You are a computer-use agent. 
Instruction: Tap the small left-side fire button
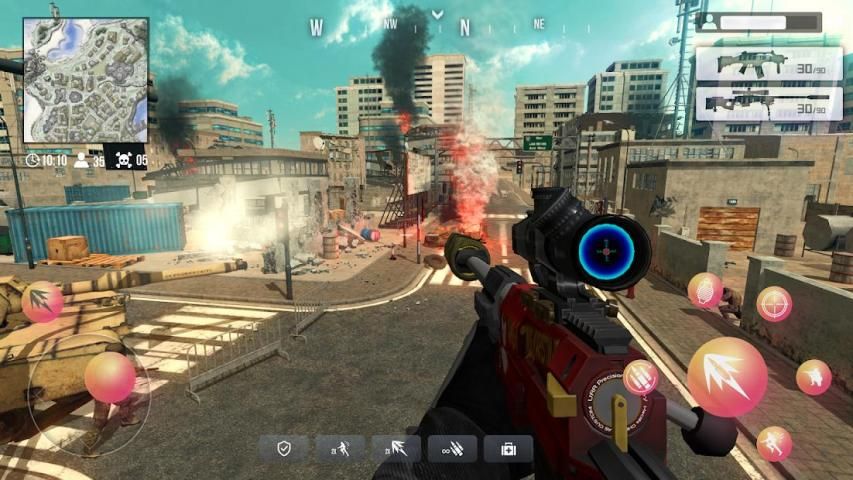pos(43,301)
